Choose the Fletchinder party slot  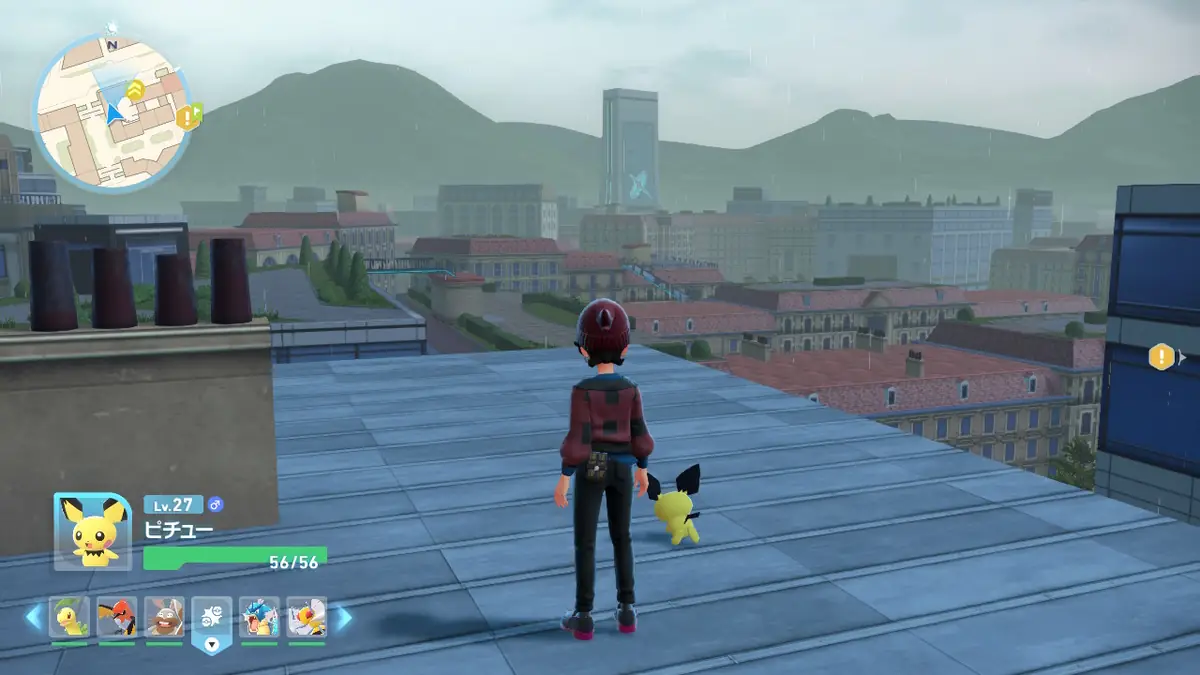[x=117, y=617]
